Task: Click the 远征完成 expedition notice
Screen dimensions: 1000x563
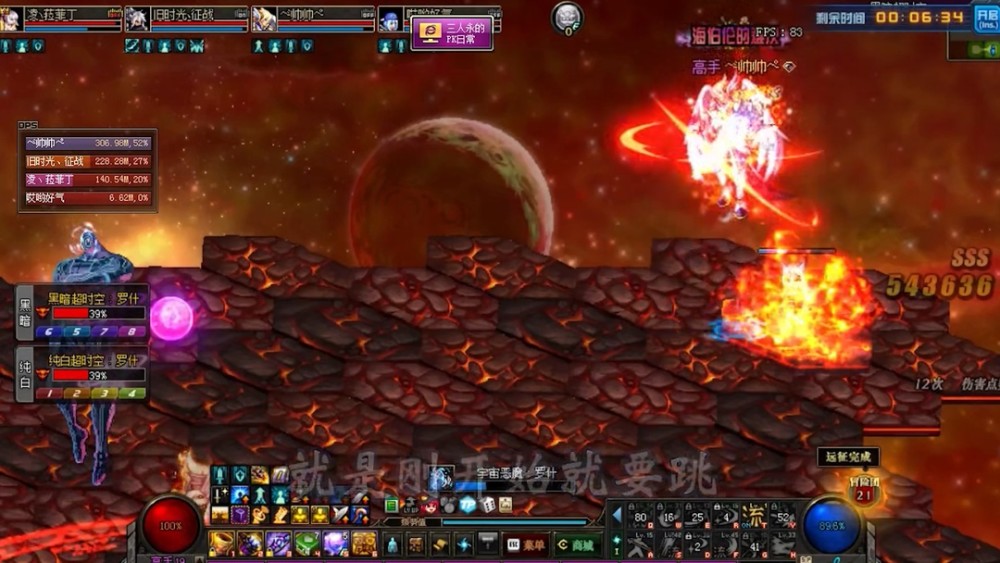Action: coord(833,456)
